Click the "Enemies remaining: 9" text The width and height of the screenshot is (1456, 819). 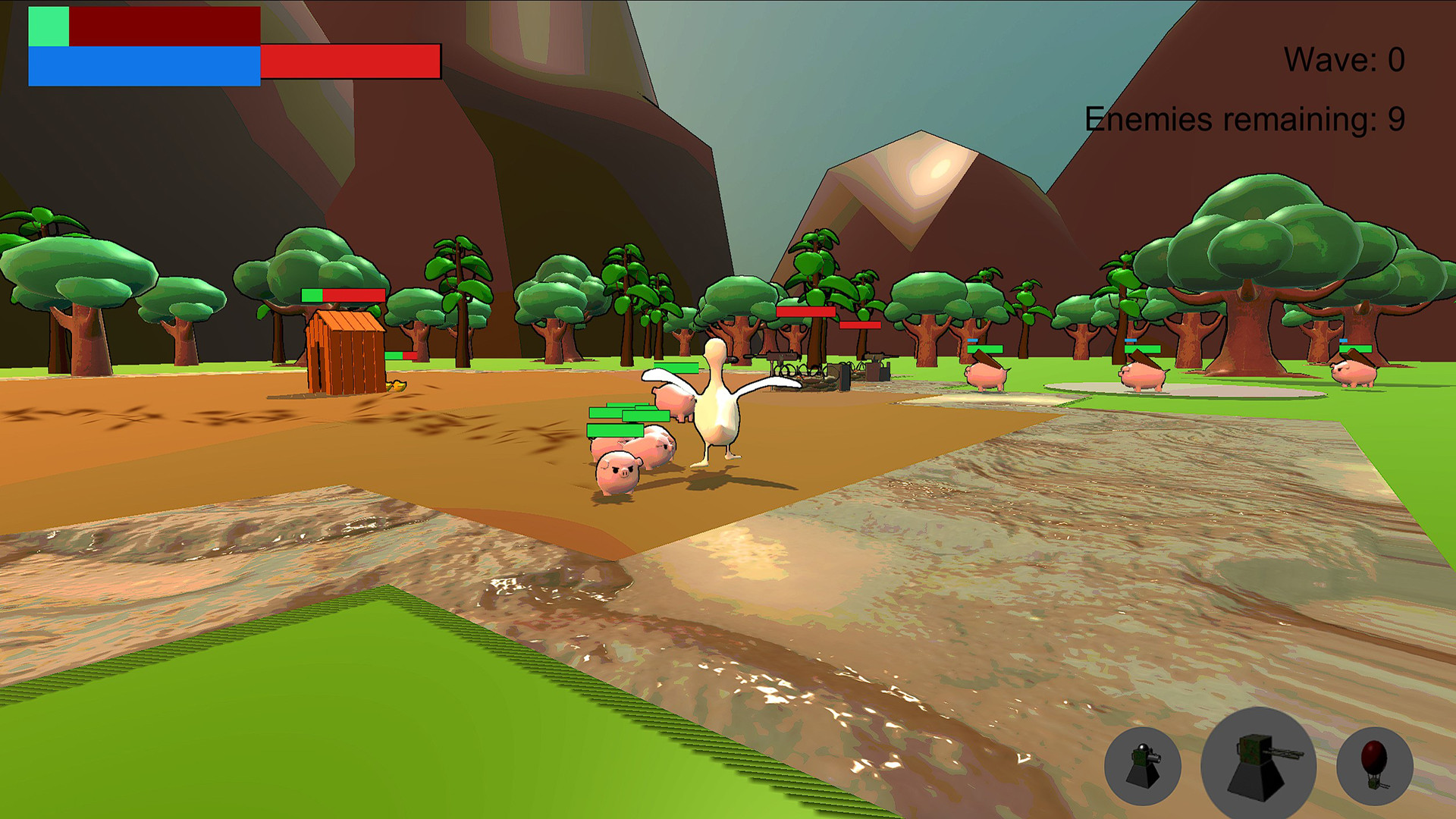(x=1244, y=118)
